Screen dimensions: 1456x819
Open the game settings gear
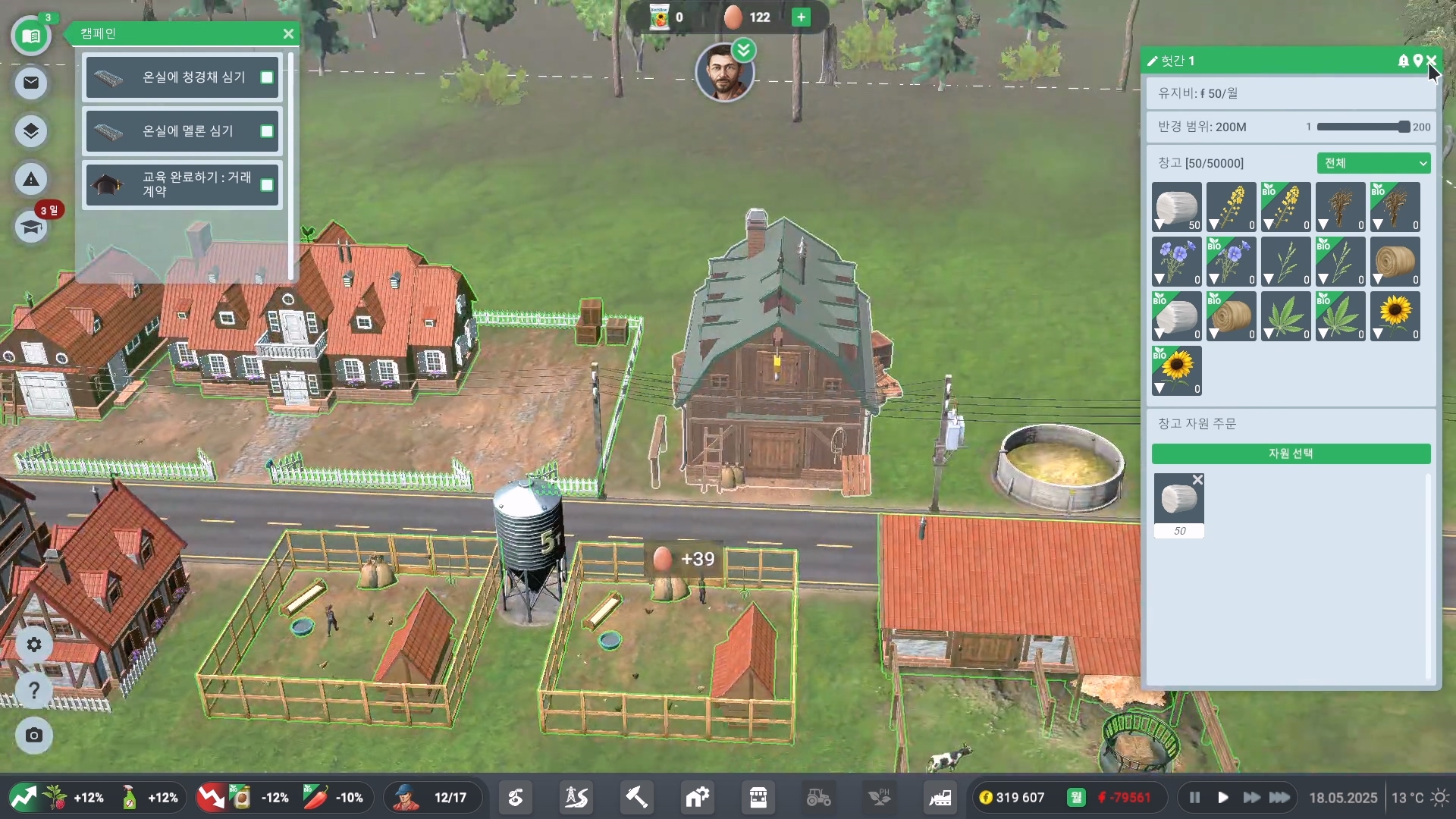click(x=34, y=645)
